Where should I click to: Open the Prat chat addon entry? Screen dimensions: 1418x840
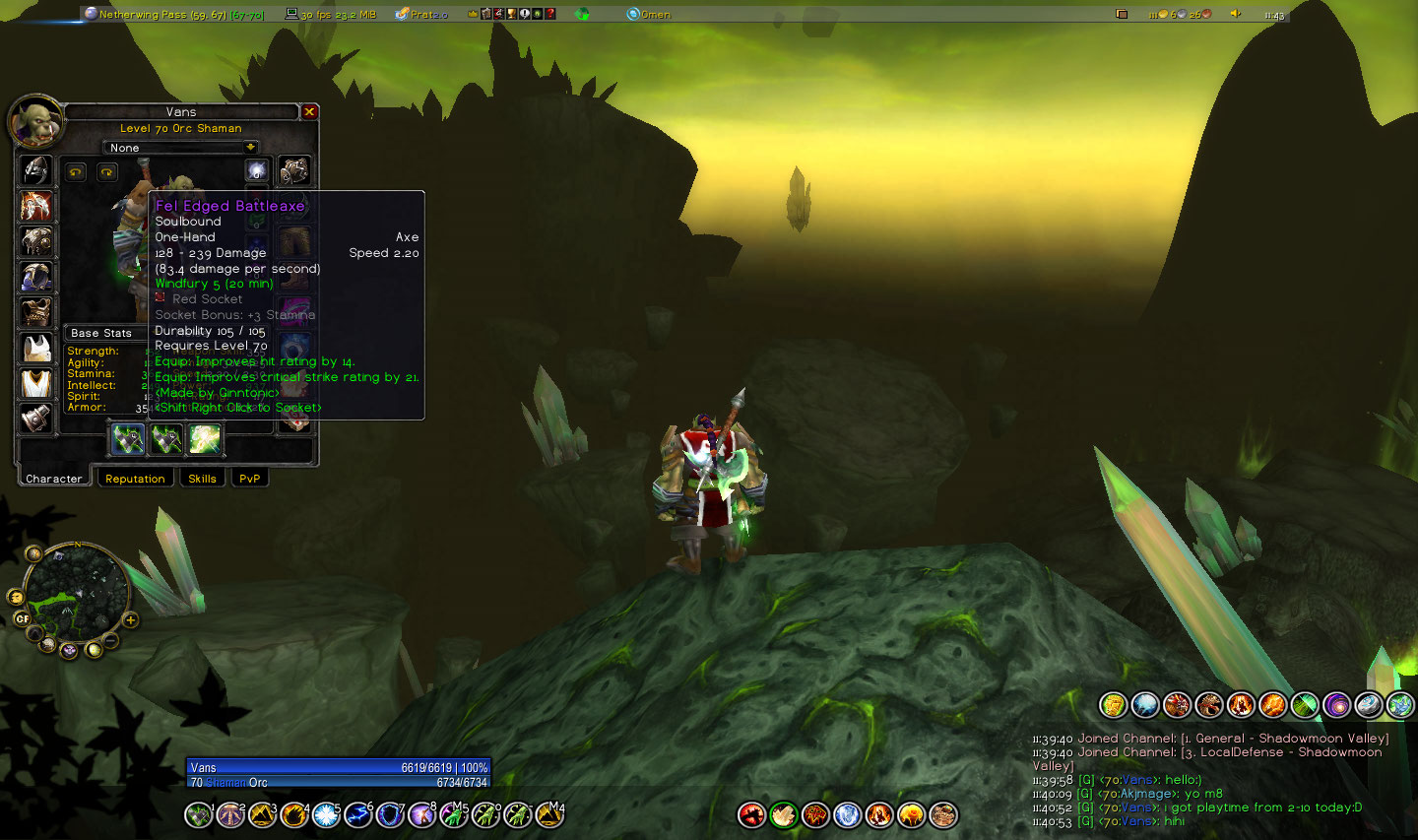pos(421,14)
